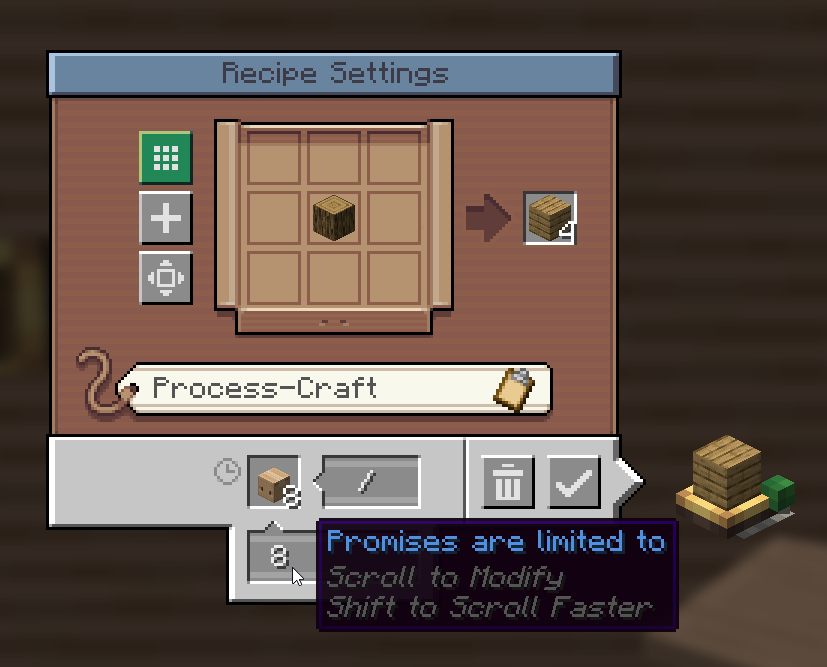Viewport: 827px width, 667px height.
Task: Select the green crafting grid mode button
Action: click(165, 158)
